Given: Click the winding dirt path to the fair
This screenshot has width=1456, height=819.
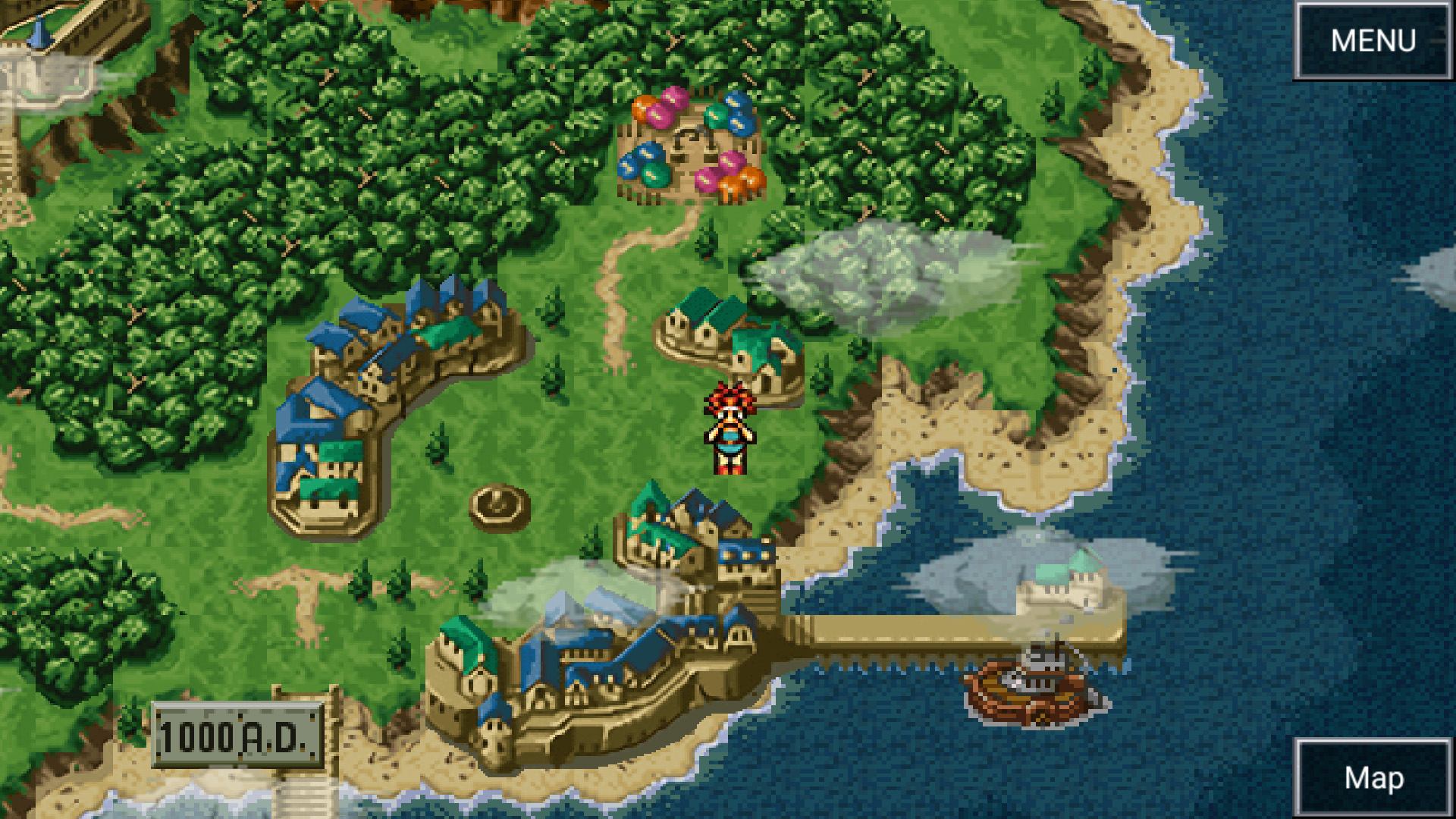Looking at the screenshot, I should pos(614,250).
